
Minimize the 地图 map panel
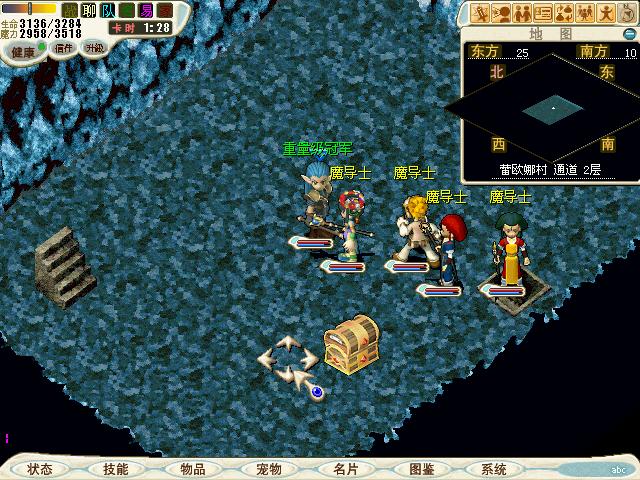pyautogui.click(x=627, y=33)
